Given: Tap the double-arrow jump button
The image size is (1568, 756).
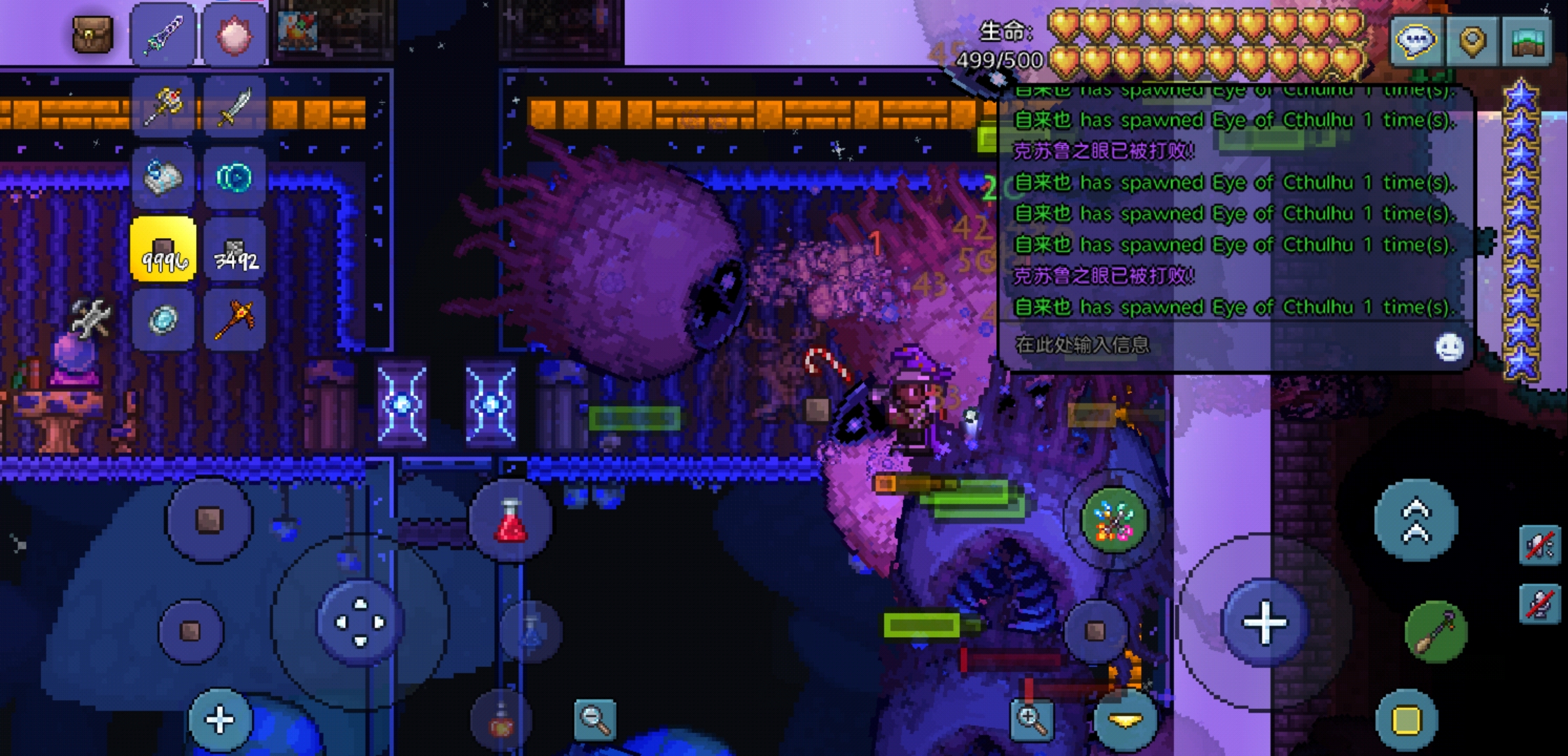Looking at the screenshot, I should click(x=1415, y=521).
